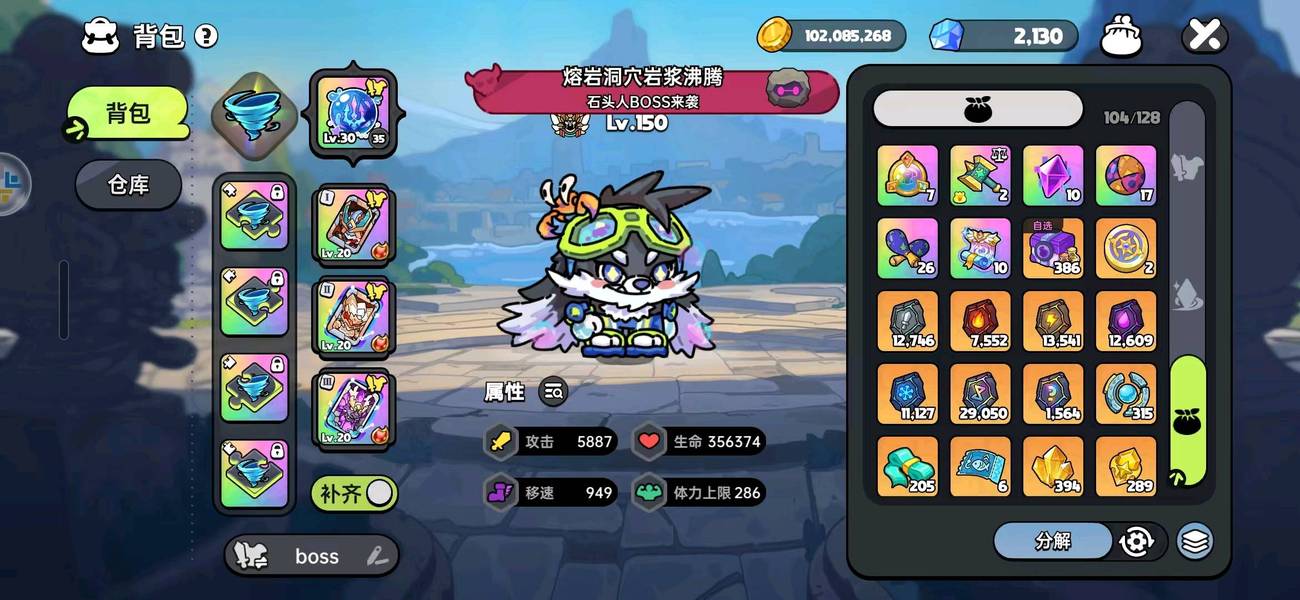Select the snowflake stone with 11,127
The width and height of the screenshot is (1300, 600).
907,394
